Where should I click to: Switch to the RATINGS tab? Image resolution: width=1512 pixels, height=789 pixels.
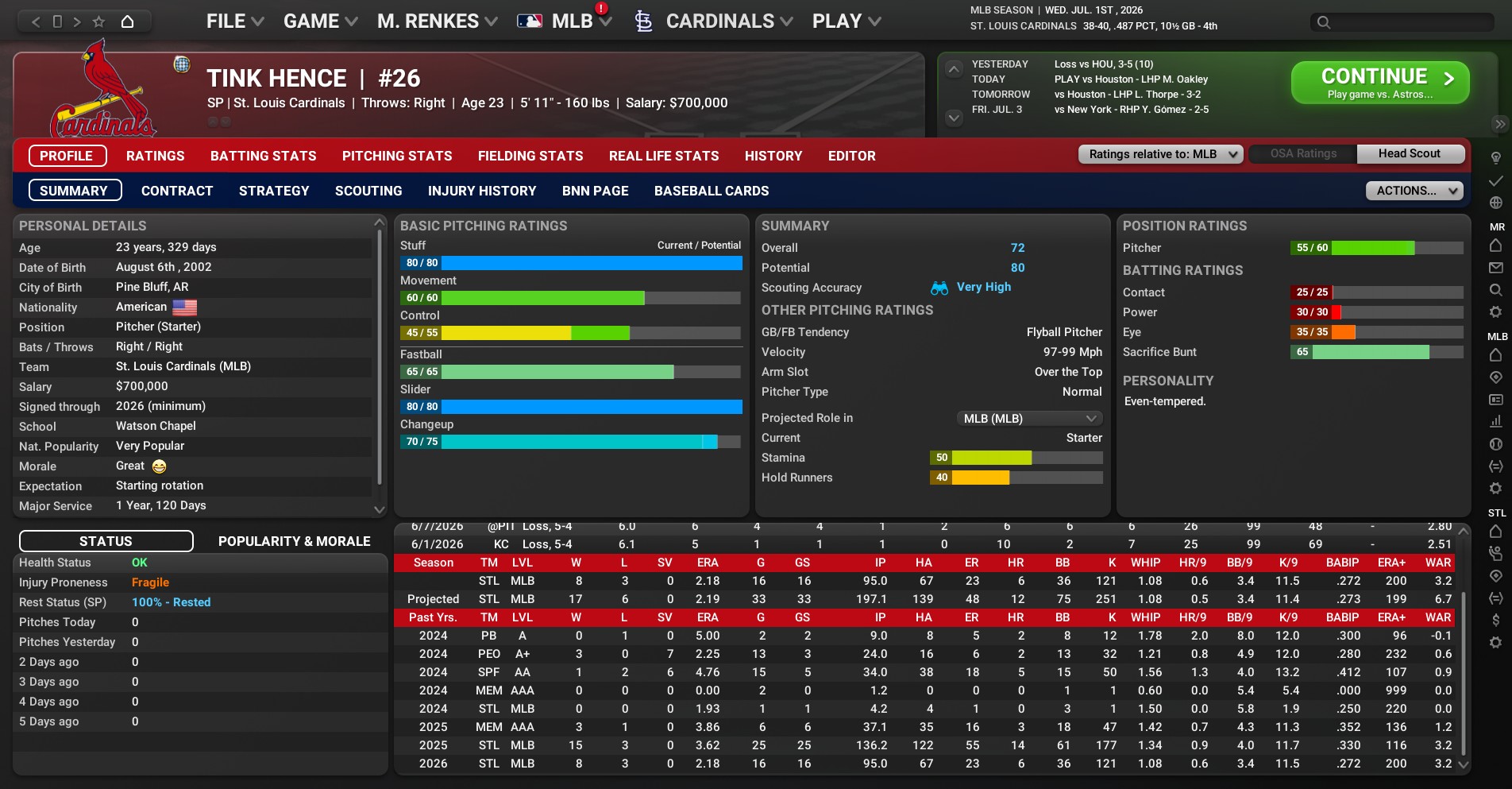[155, 156]
